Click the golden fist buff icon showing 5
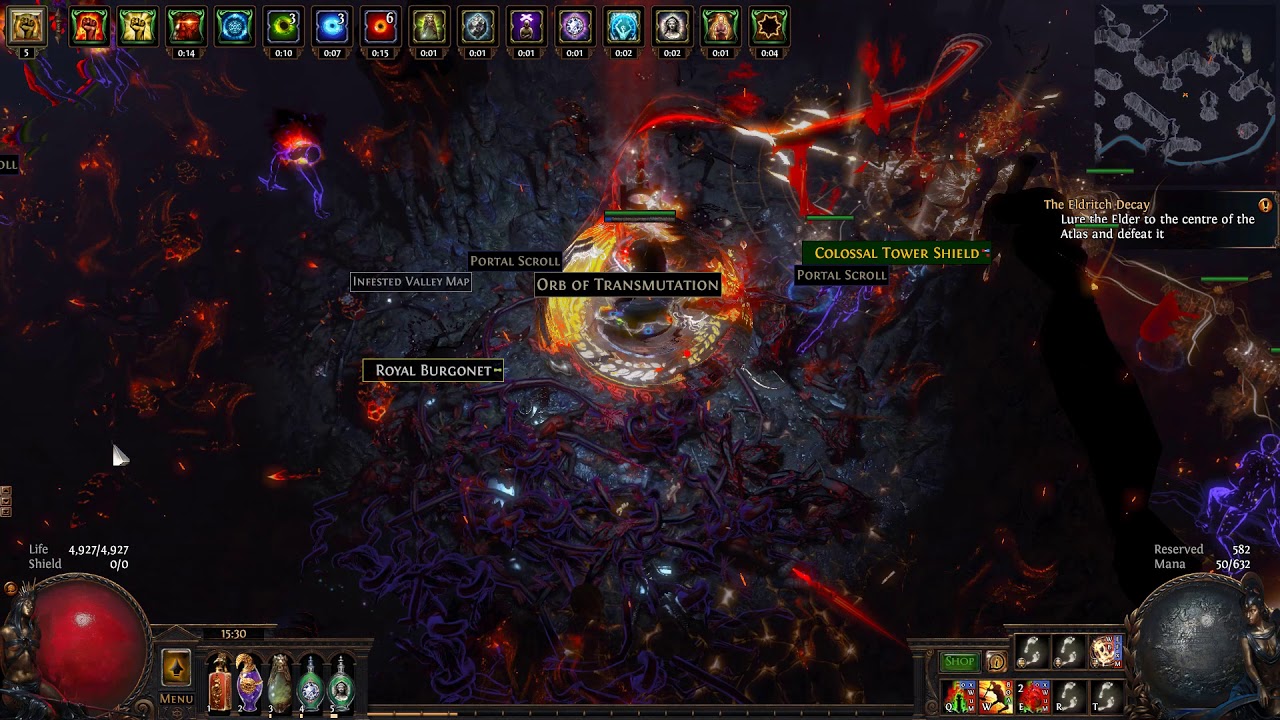1280x720 pixels. click(26, 27)
